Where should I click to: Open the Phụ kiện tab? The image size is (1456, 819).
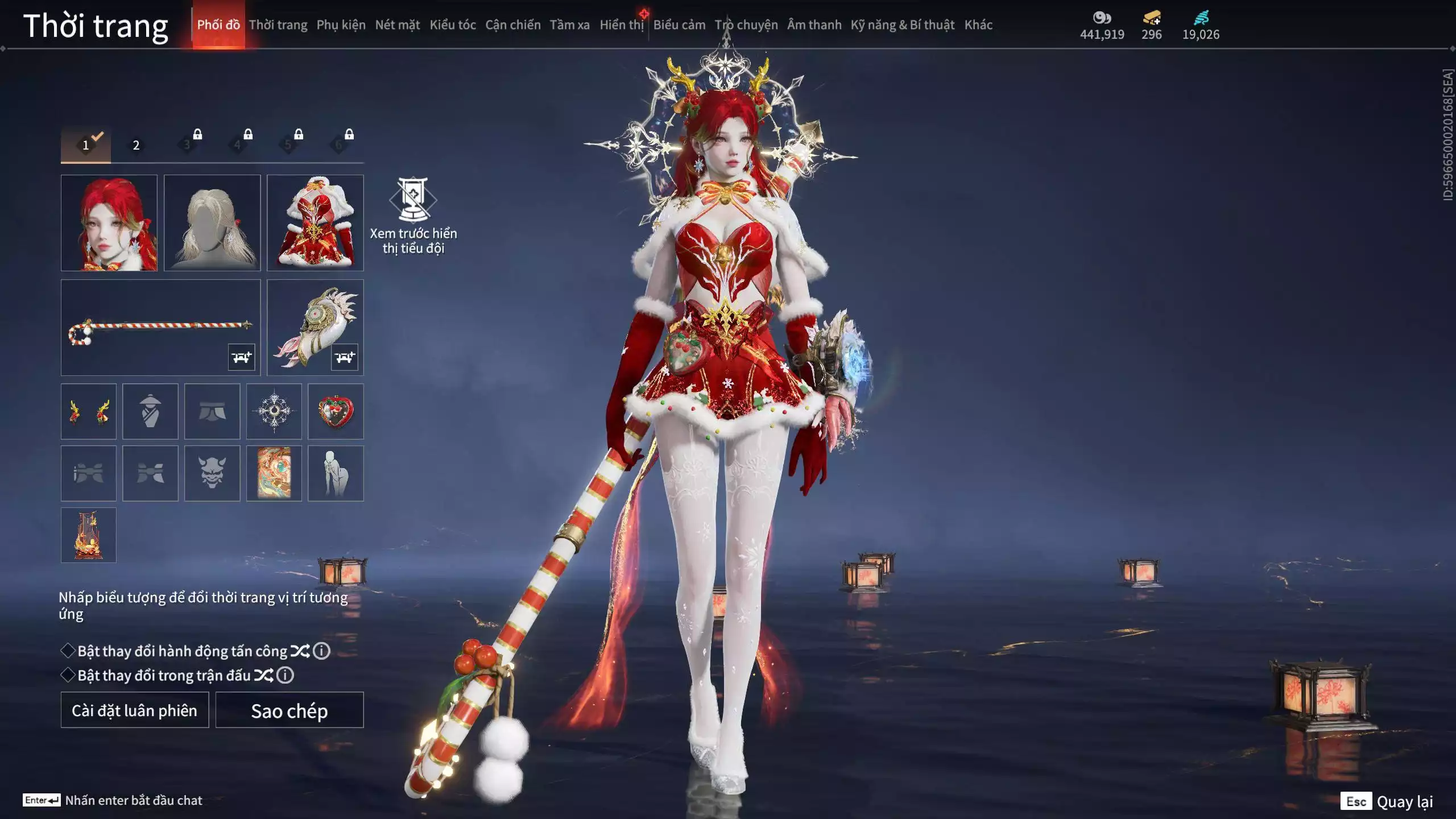(341, 25)
